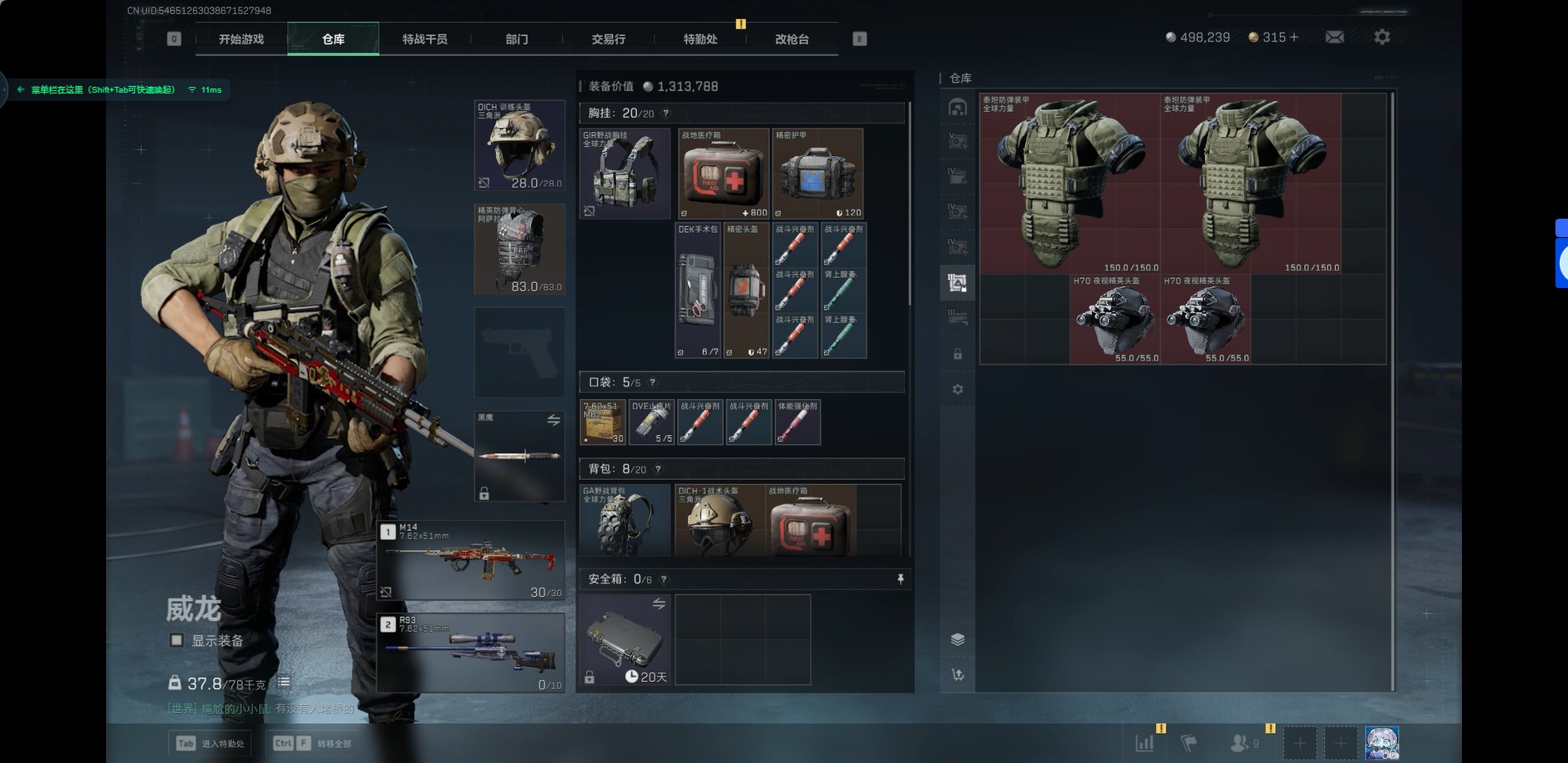The width and height of the screenshot is (1568, 763).
Task: Choose the R93 sniper rifle slot
Action: (471, 653)
